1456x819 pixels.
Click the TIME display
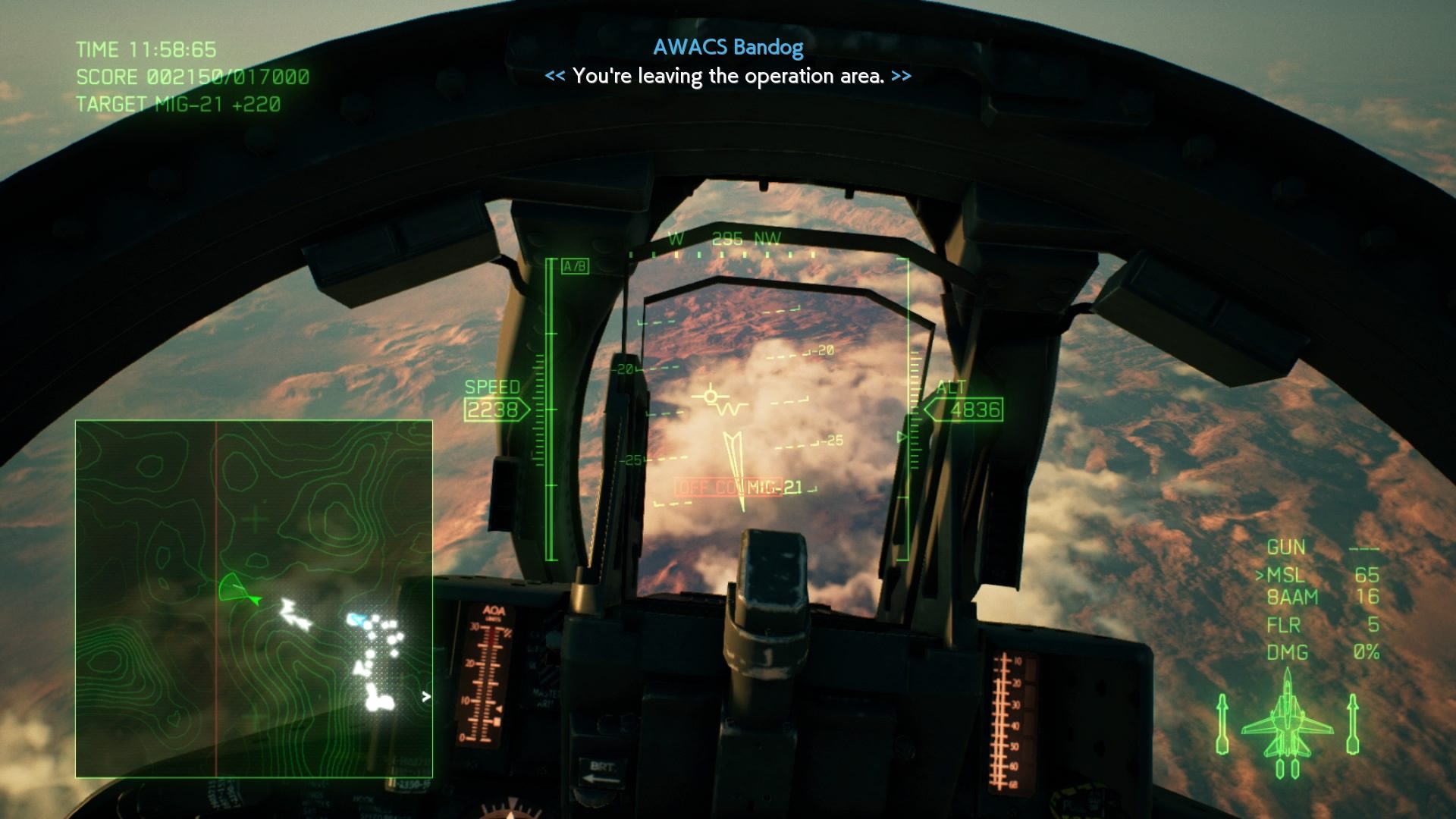click(x=146, y=50)
